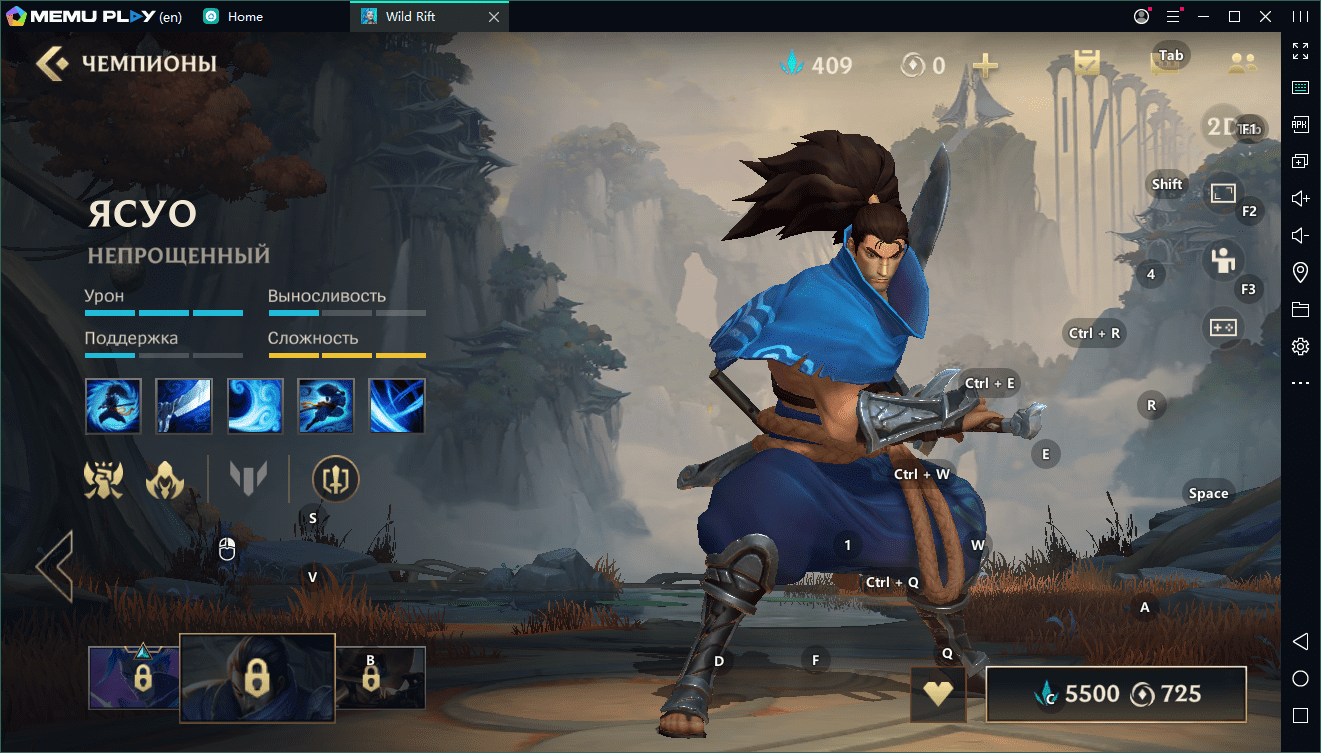Viewport: 1321px width, 753px height.
Task: Select the dashing Yasuo ability icon
Action: coord(326,405)
